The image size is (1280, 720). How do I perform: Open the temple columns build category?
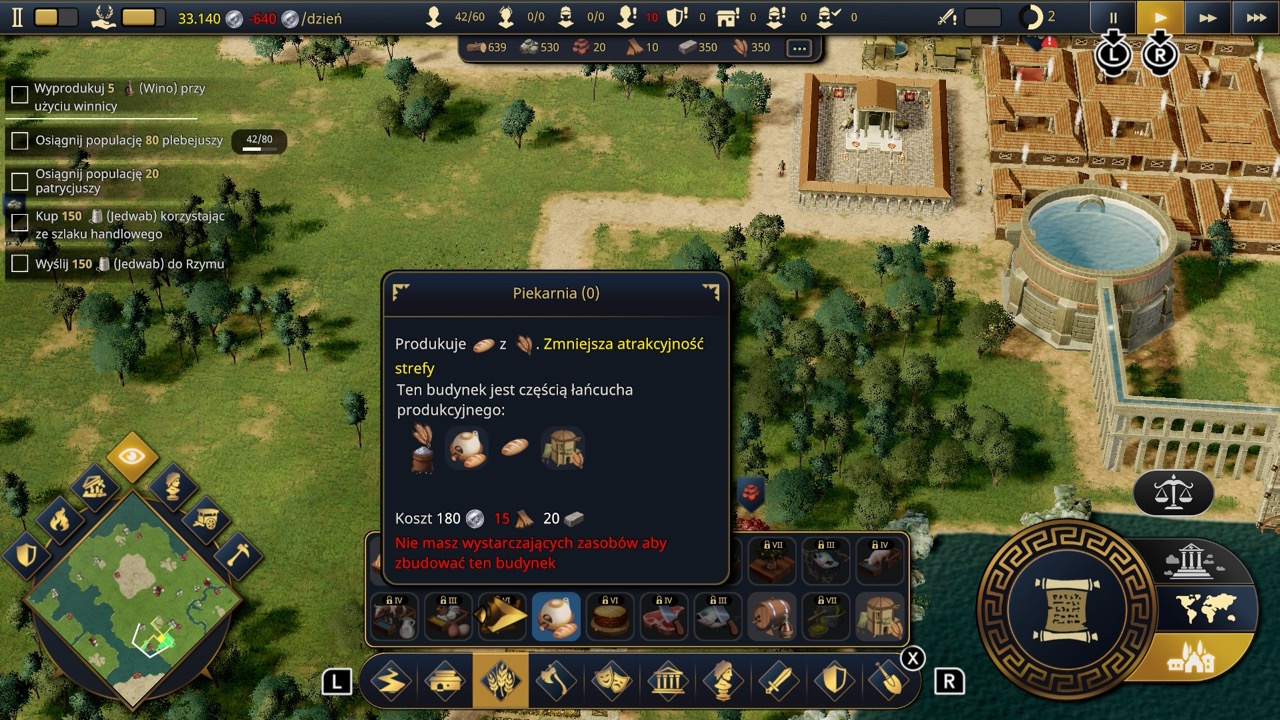[x=667, y=682]
